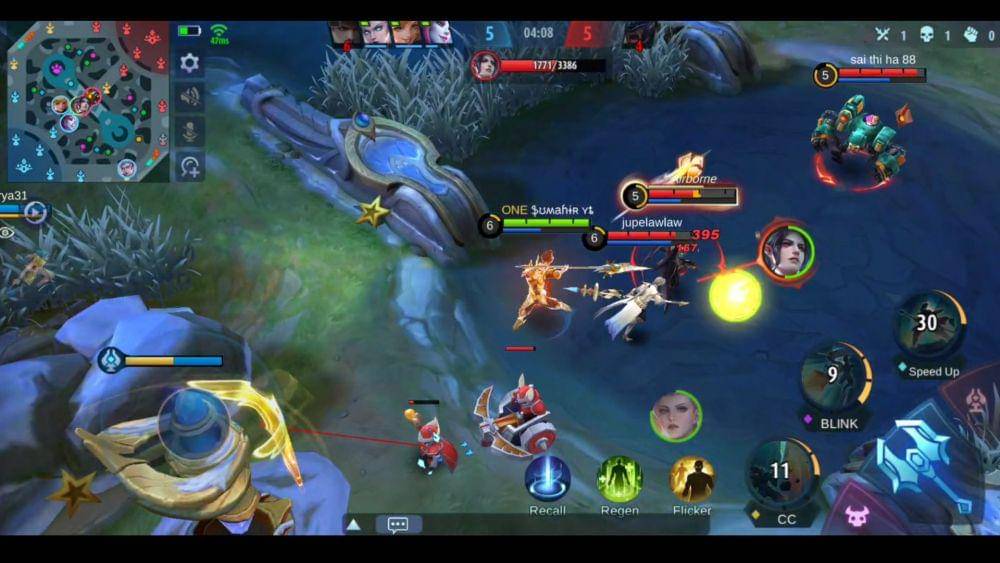1000x563 pixels.
Task: Open the quick chat speech bubble
Action: pos(398,524)
